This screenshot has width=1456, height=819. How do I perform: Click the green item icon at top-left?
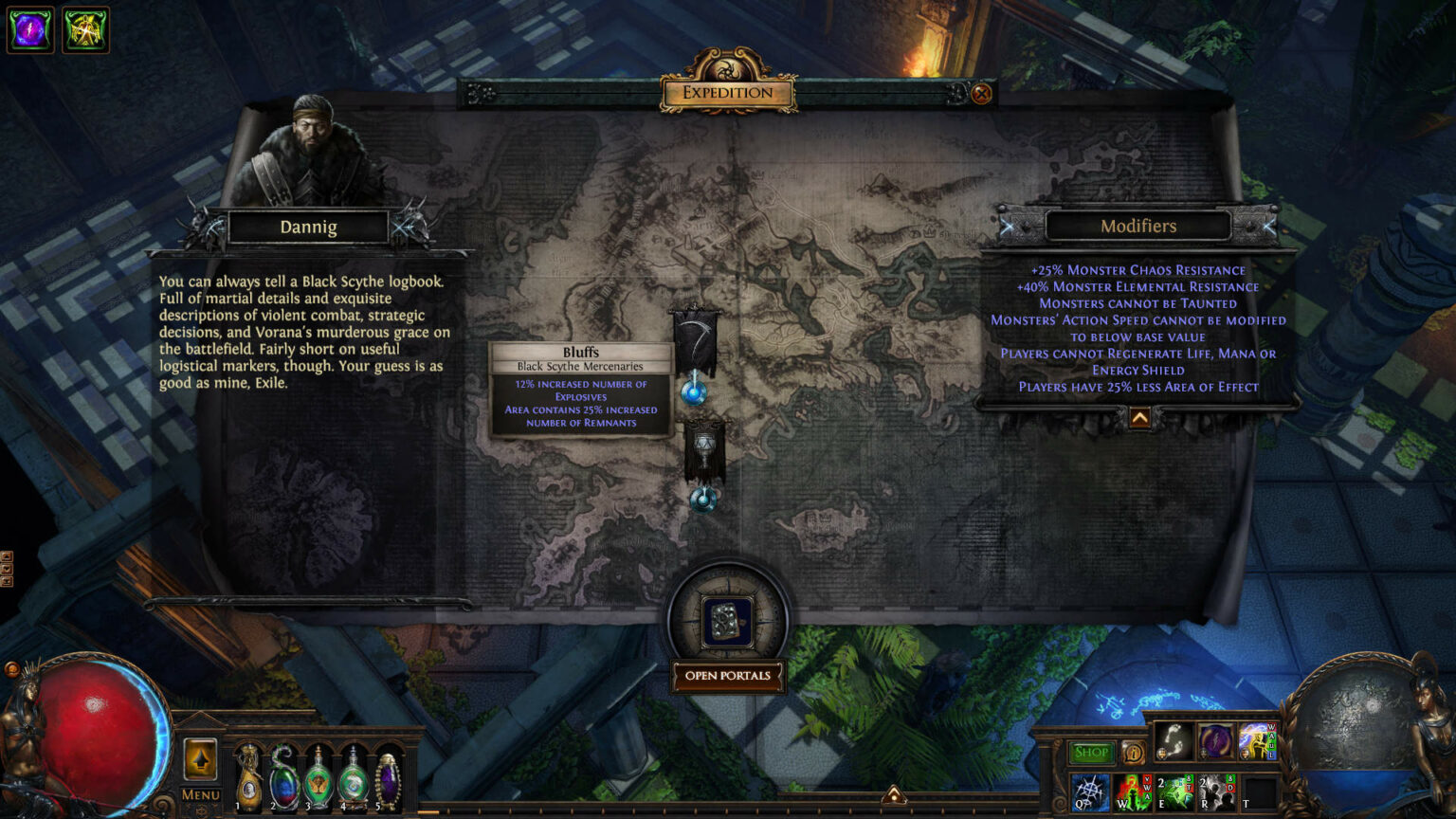point(85,29)
